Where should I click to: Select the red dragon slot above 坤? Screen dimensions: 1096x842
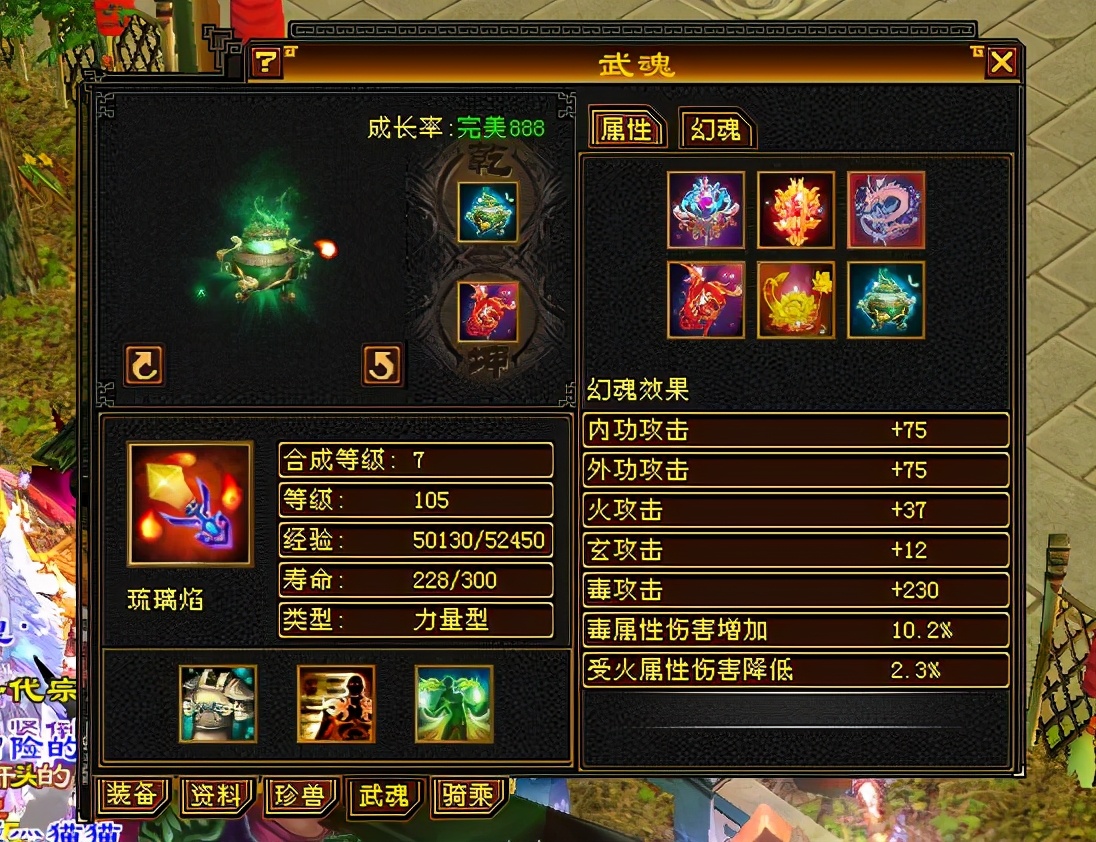click(x=488, y=311)
